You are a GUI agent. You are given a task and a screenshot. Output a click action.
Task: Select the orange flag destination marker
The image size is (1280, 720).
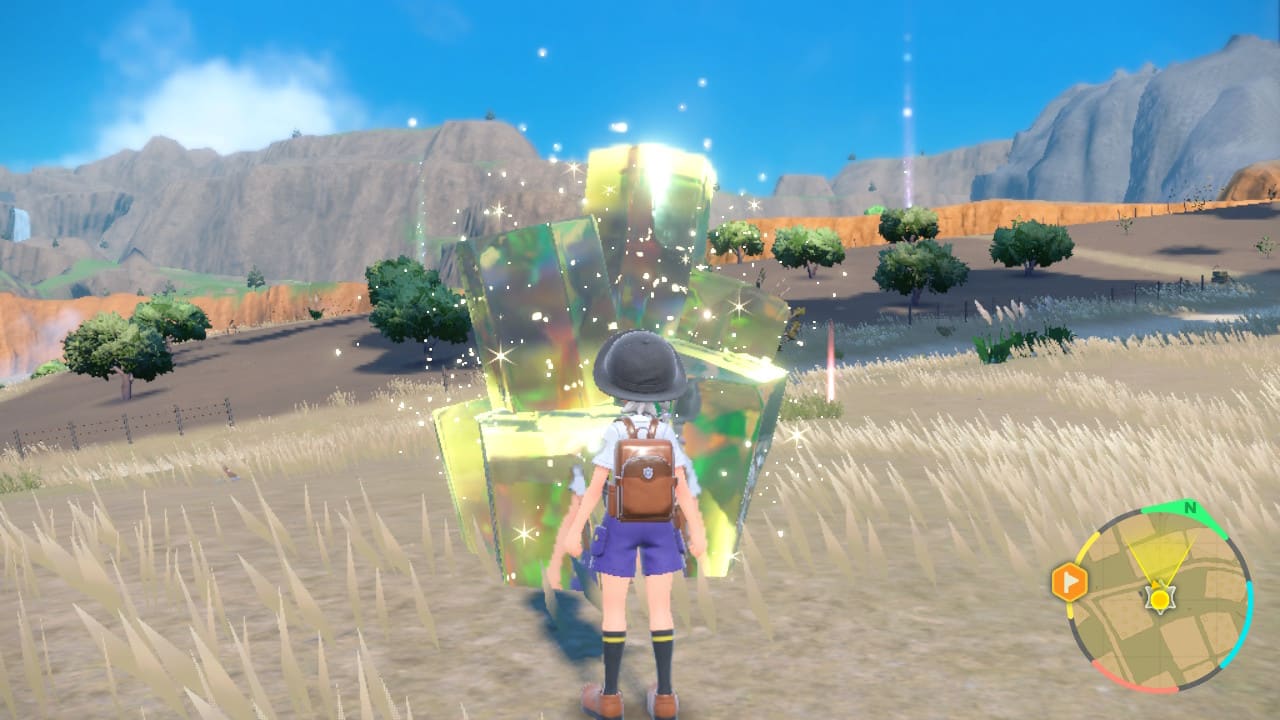click(1069, 582)
